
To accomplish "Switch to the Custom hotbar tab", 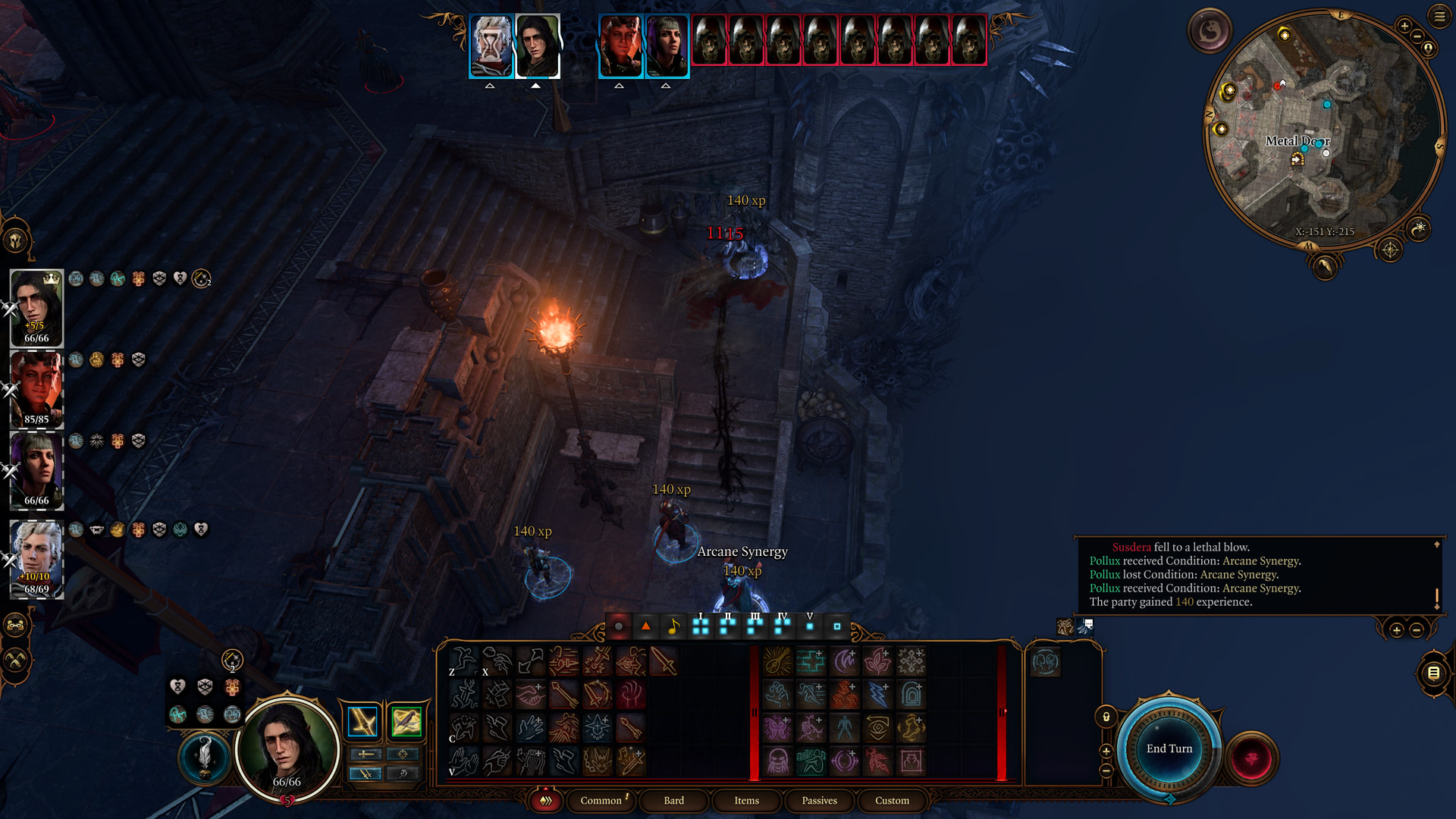I will [x=892, y=800].
